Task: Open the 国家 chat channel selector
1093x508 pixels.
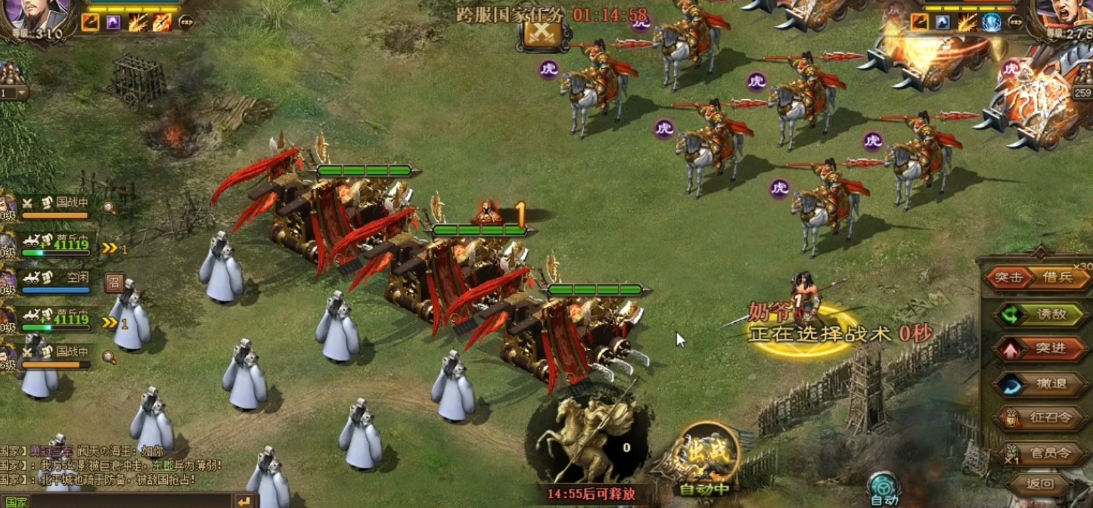Action: [16, 502]
